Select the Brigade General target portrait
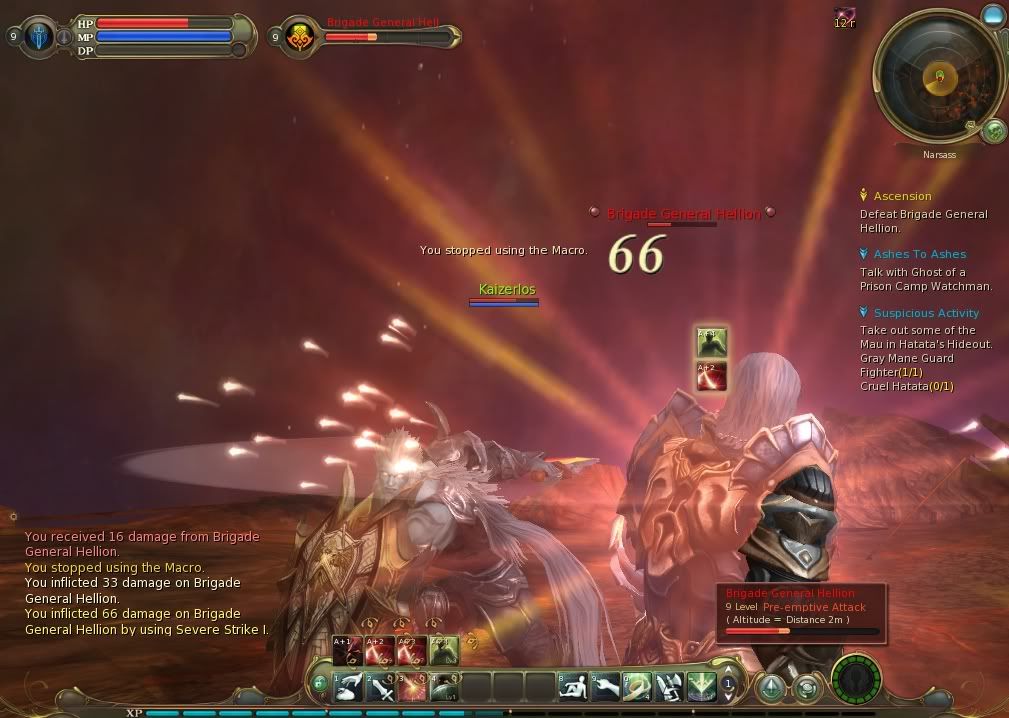Screen dimensions: 1009x718 298,37
